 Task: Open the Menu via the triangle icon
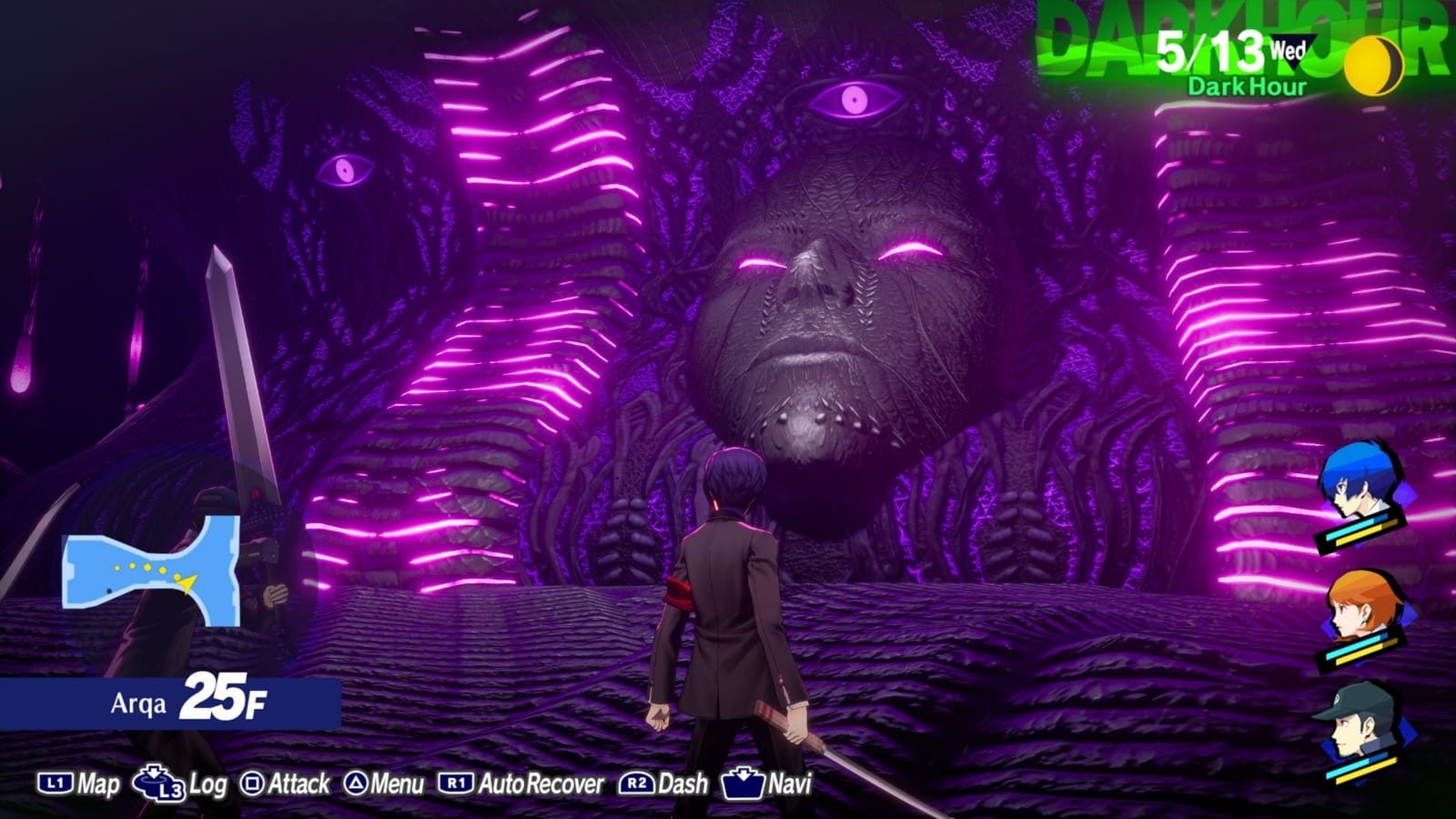click(x=358, y=781)
